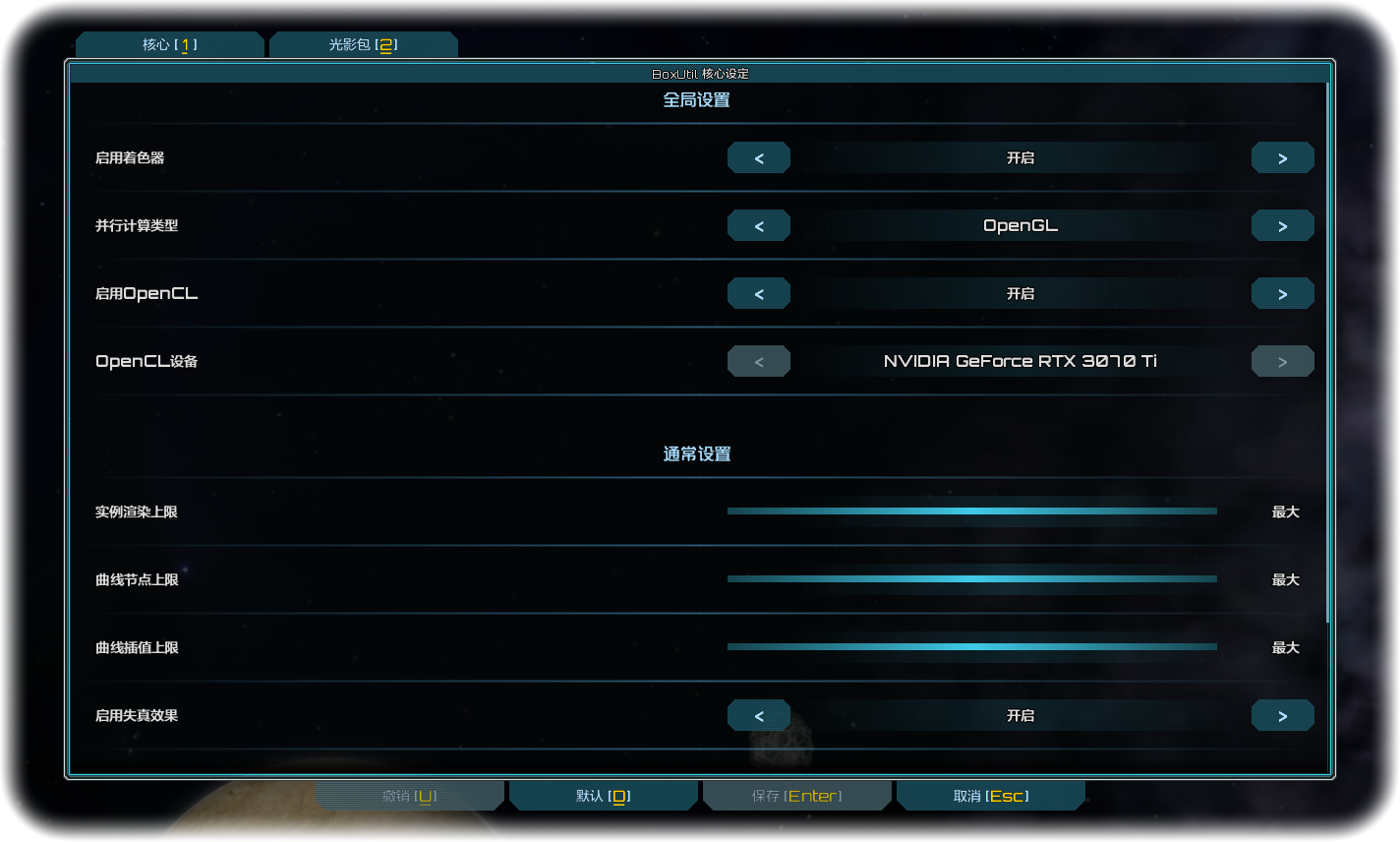Open the 光影包 [2] tab
Screen dimensions: 1400x842
364,43
